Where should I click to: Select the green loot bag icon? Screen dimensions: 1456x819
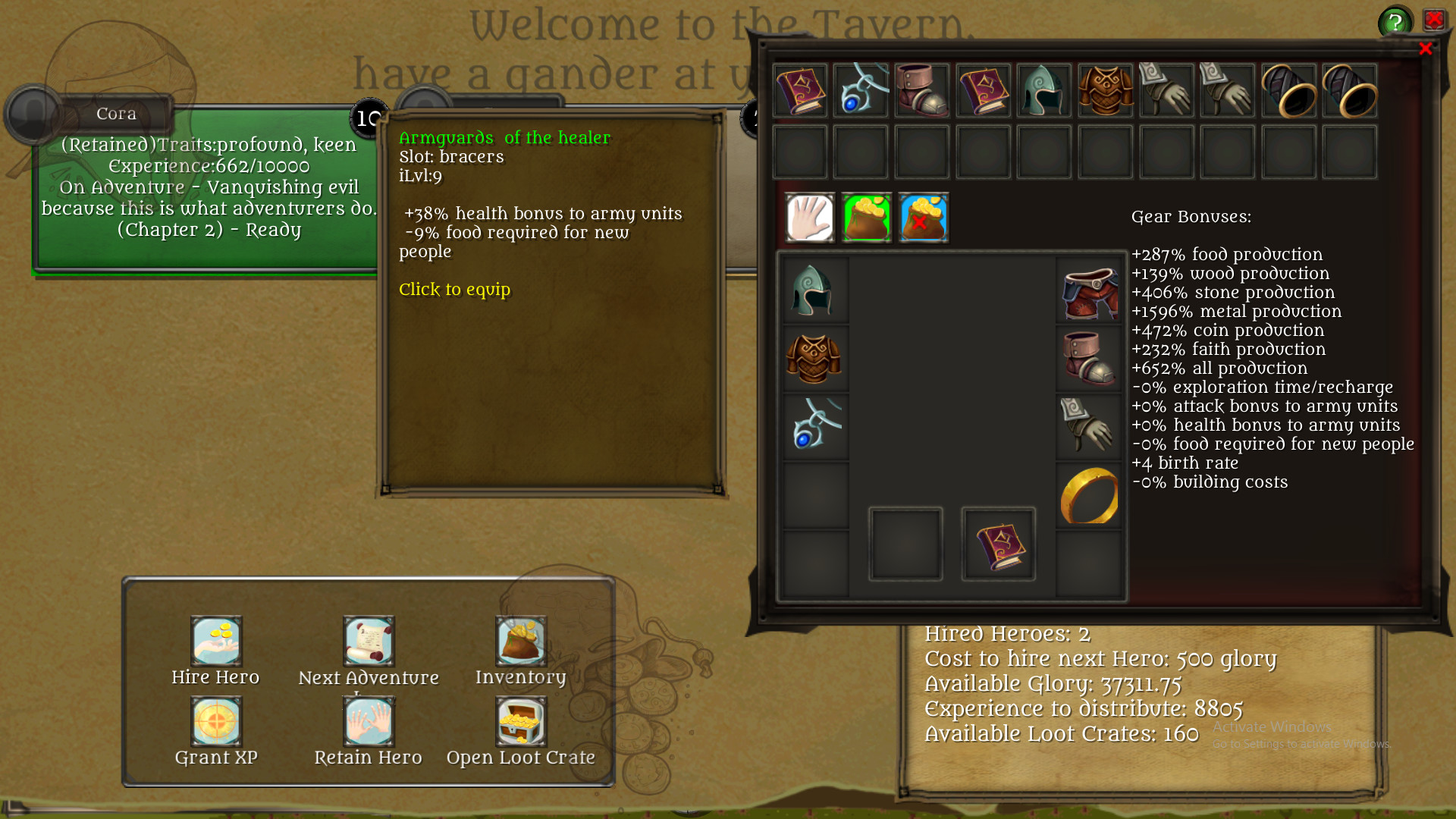point(865,218)
